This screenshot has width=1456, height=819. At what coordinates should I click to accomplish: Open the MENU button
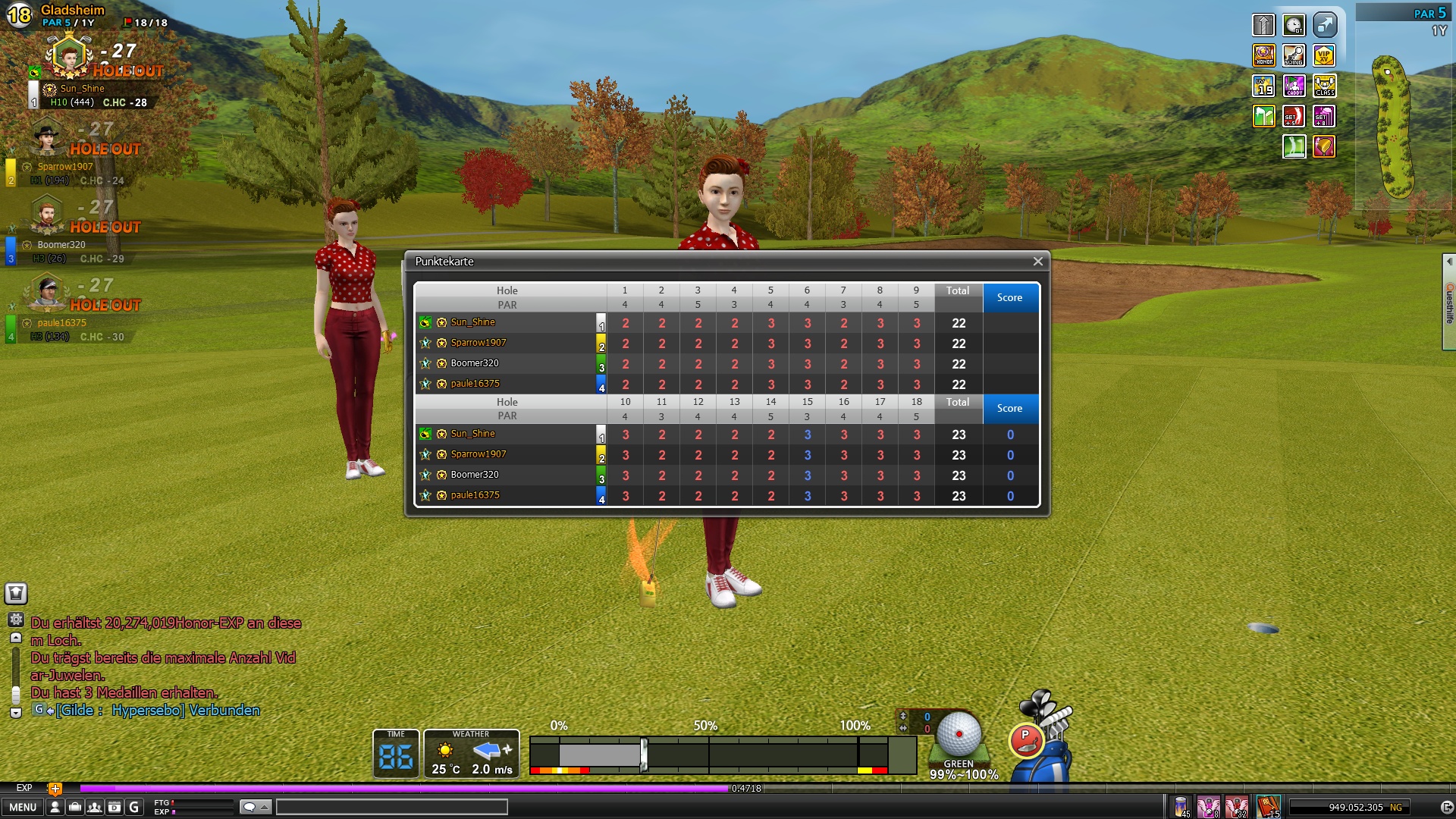pyautogui.click(x=23, y=807)
